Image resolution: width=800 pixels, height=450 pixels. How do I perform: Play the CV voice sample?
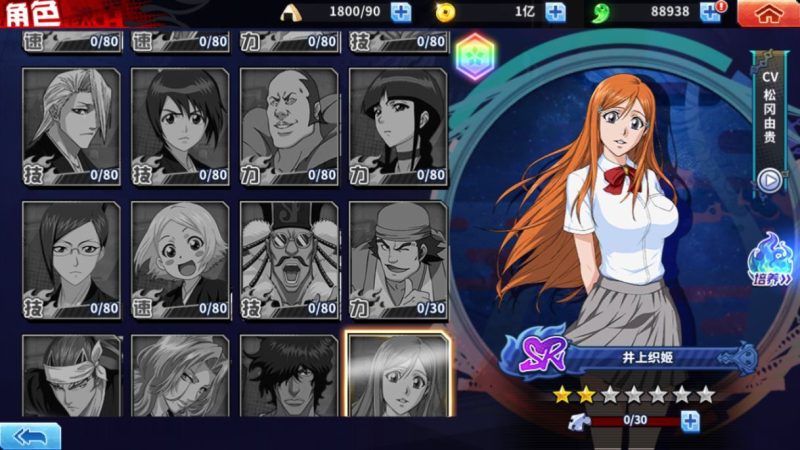[x=769, y=181]
